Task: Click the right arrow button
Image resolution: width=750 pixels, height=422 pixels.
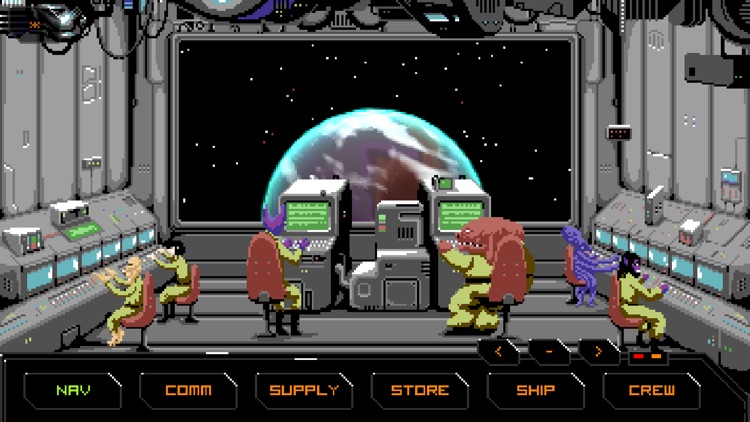Action: 598,352
